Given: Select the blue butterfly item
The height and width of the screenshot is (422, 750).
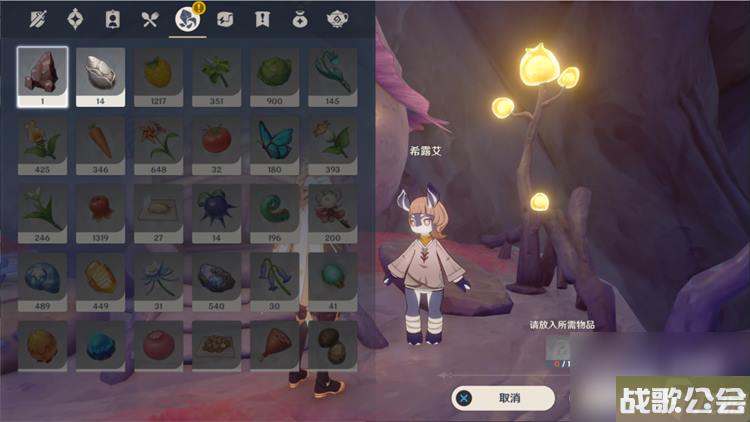Looking at the screenshot, I should coord(275,141).
